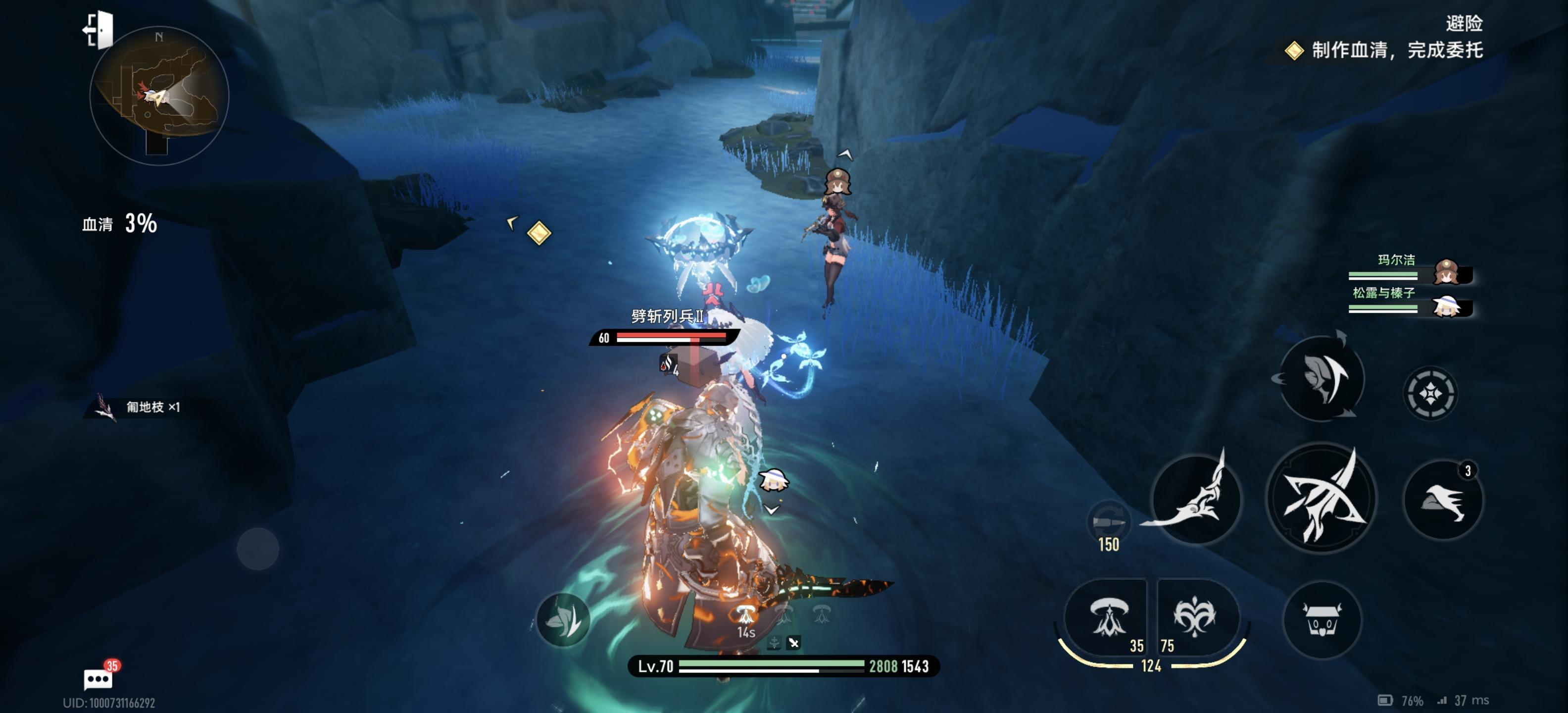The image size is (1568, 713).
Task: Cast the skill costing 35 energy
Action: point(1107,618)
